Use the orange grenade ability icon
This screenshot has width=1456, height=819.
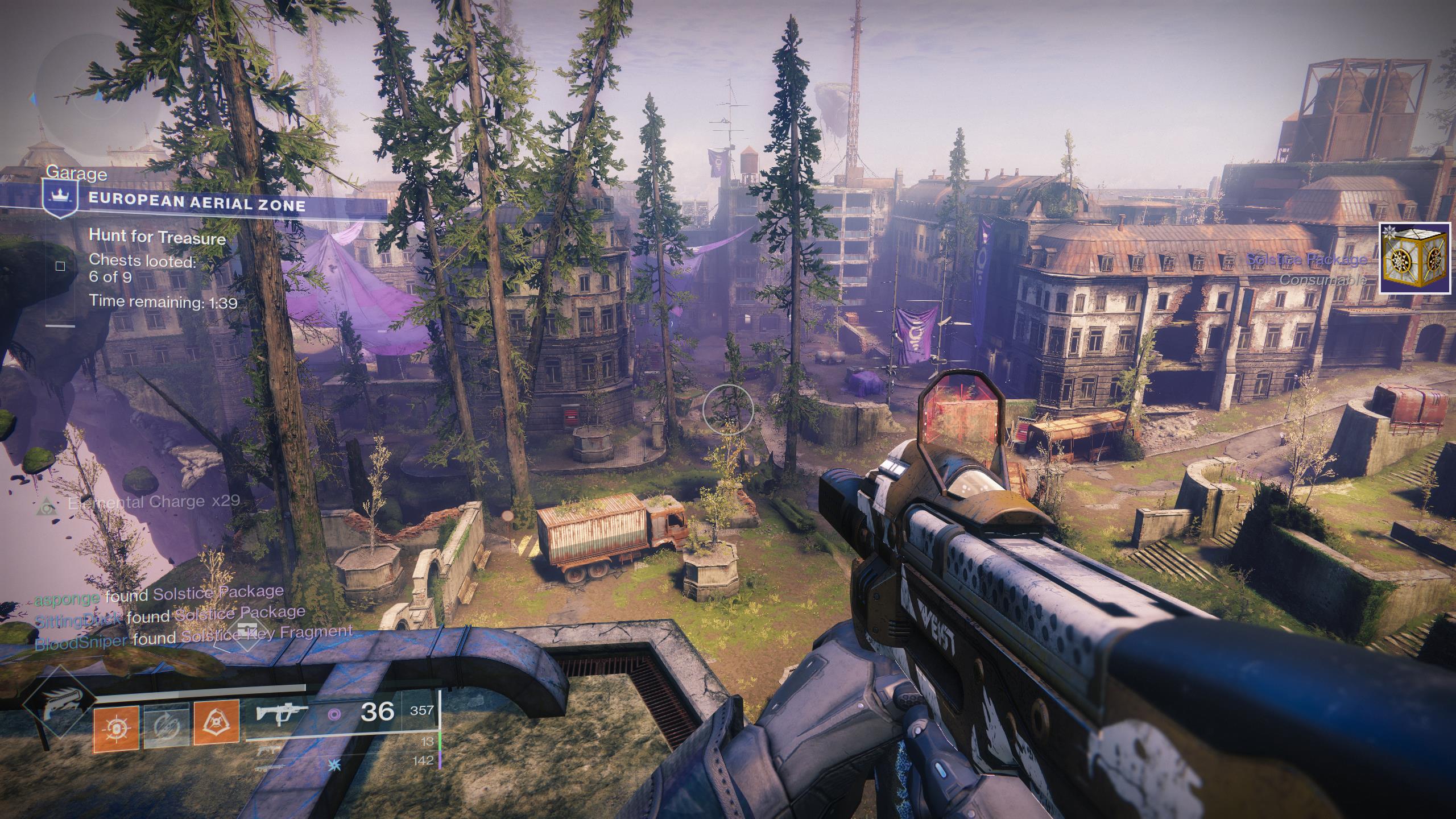117,726
